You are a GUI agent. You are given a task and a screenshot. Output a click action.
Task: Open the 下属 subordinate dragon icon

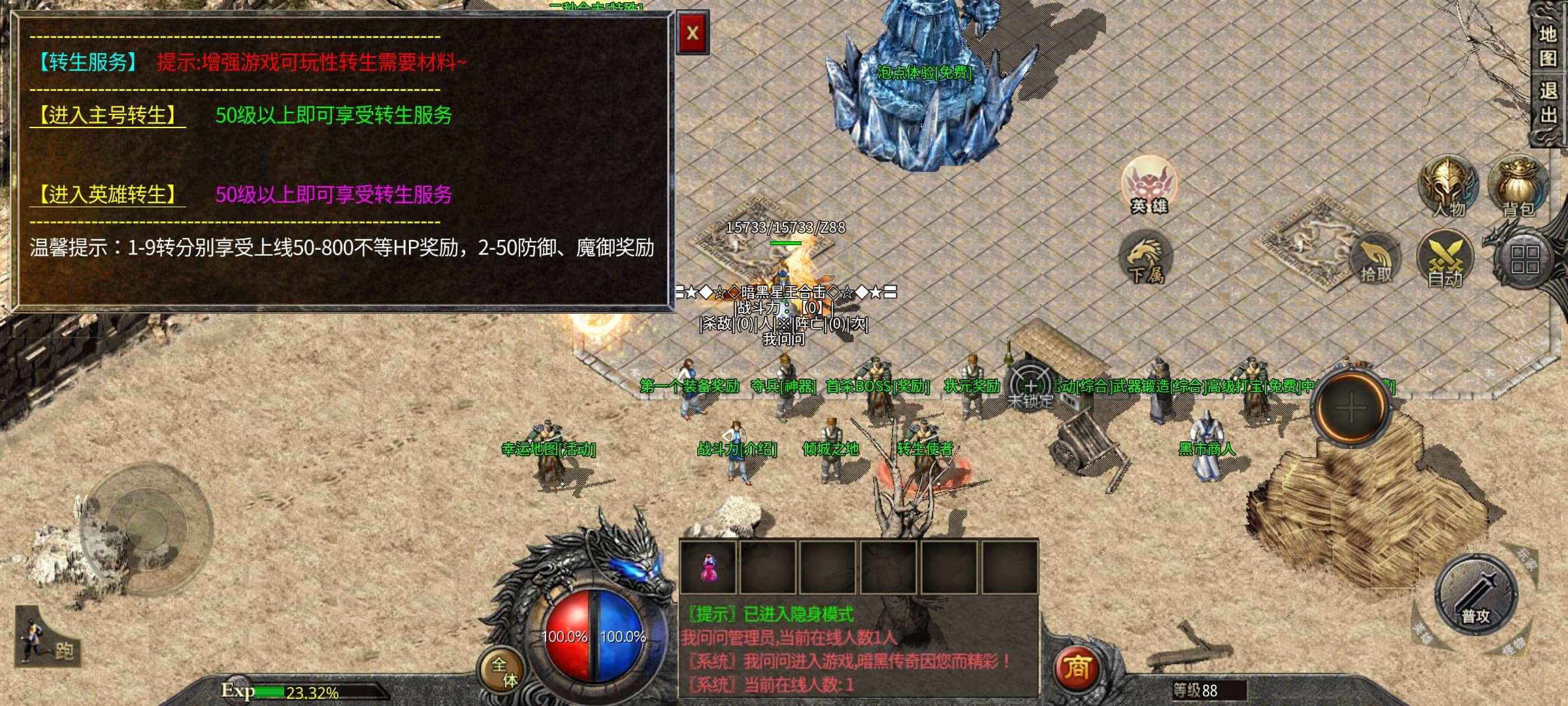click(1145, 258)
